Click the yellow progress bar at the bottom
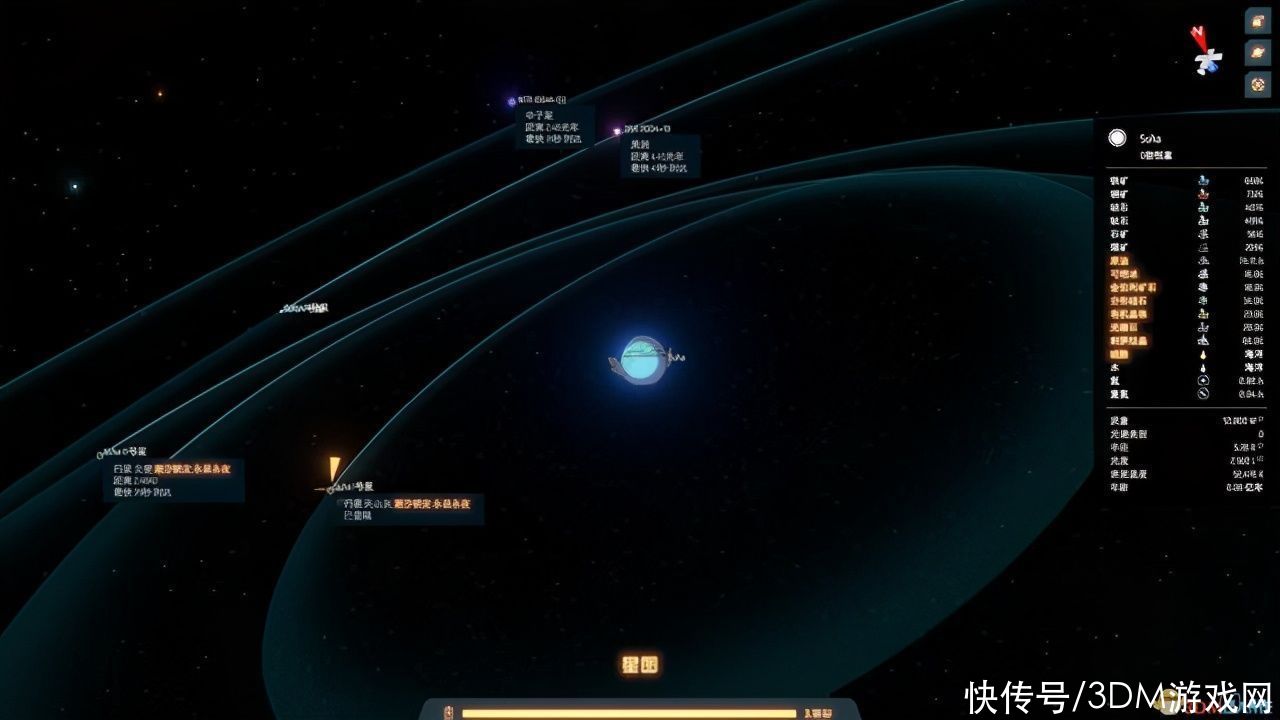This screenshot has width=1280, height=720. (x=630, y=713)
